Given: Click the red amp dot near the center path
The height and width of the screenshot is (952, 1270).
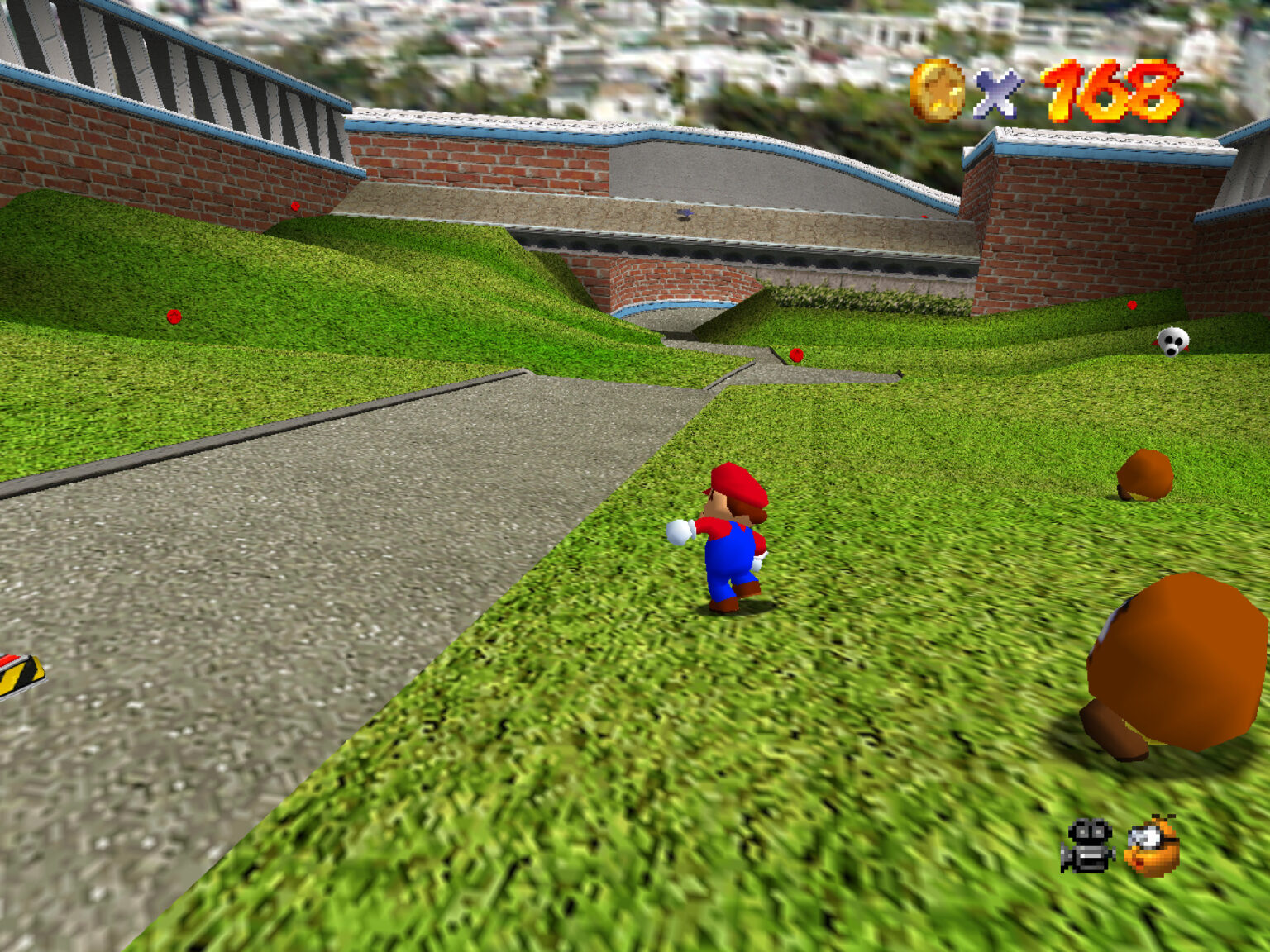Looking at the screenshot, I should tap(795, 354).
